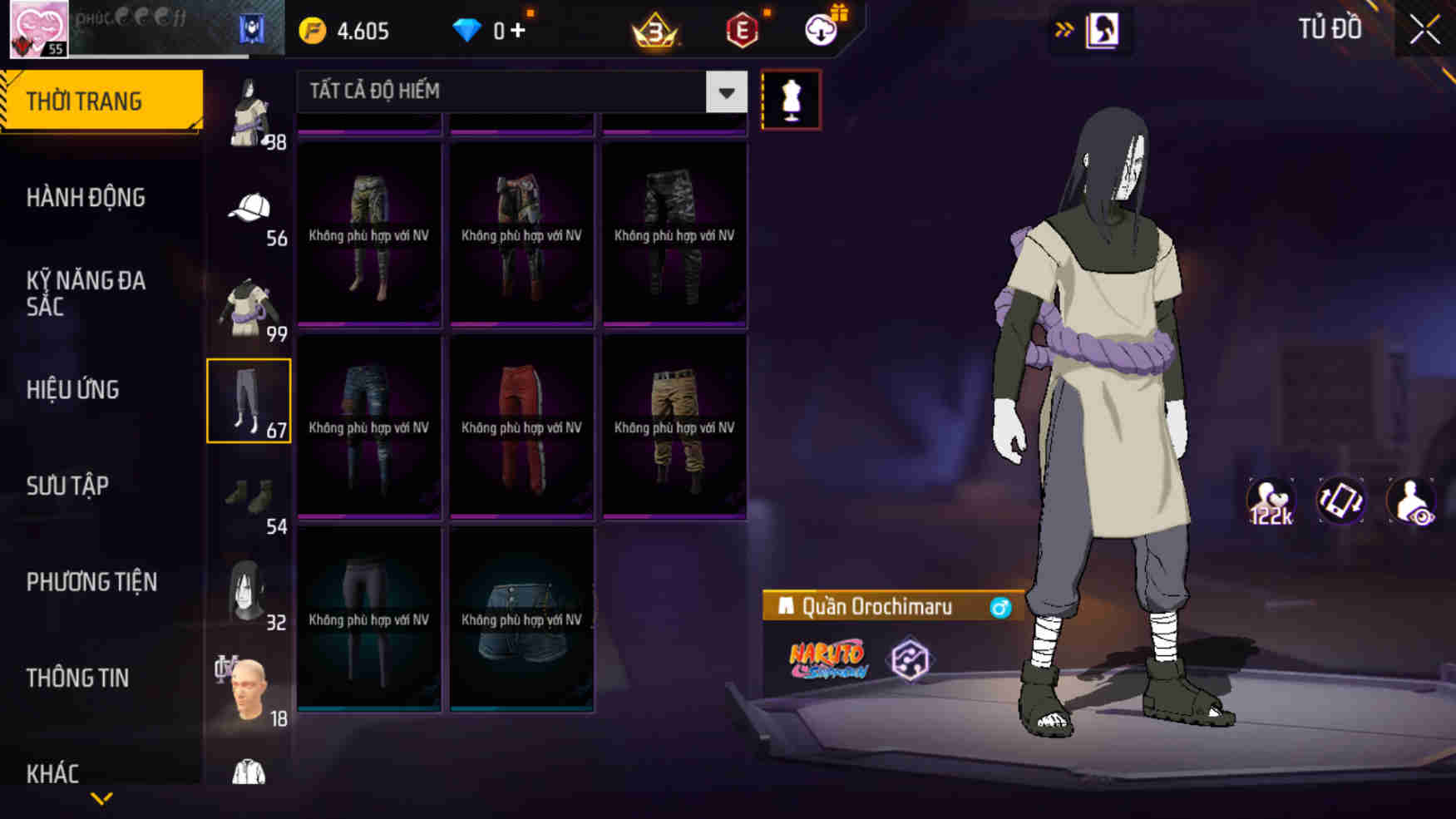Open the TẤT CẢ ĐỘ HIẾM rarity dropdown
This screenshot has width=1456, height=819.
(x=516, y=91)
